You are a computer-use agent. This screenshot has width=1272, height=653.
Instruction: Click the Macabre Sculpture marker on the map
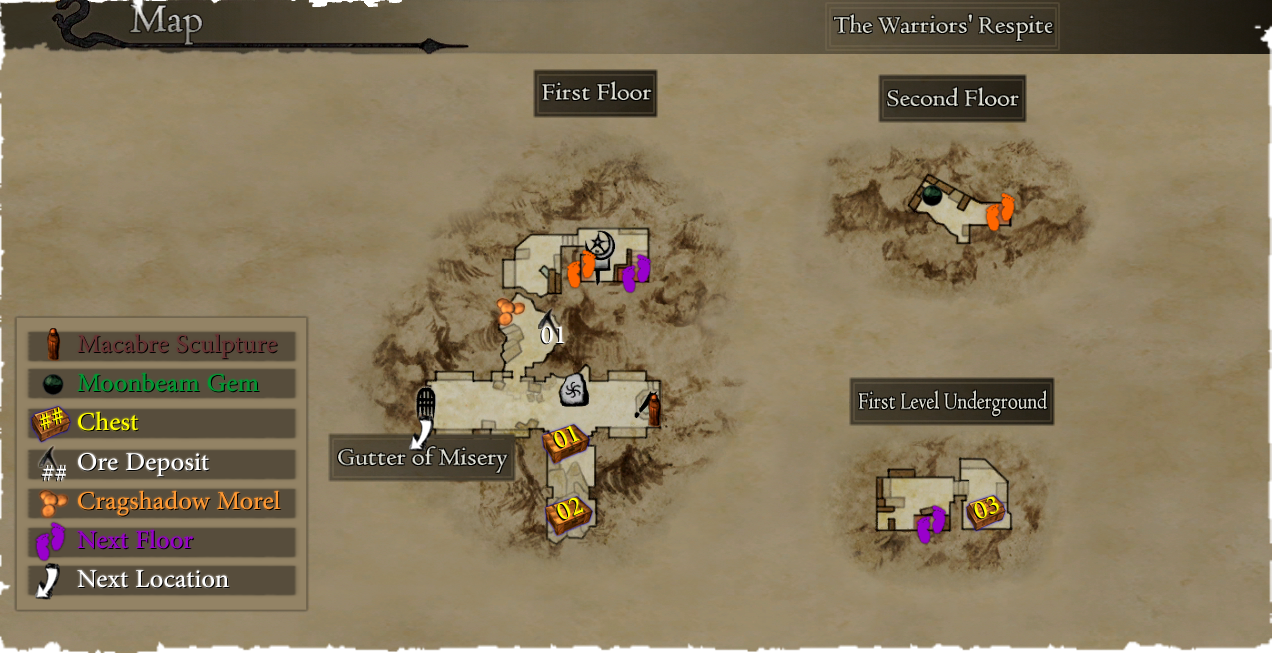(x=653, y=409)
